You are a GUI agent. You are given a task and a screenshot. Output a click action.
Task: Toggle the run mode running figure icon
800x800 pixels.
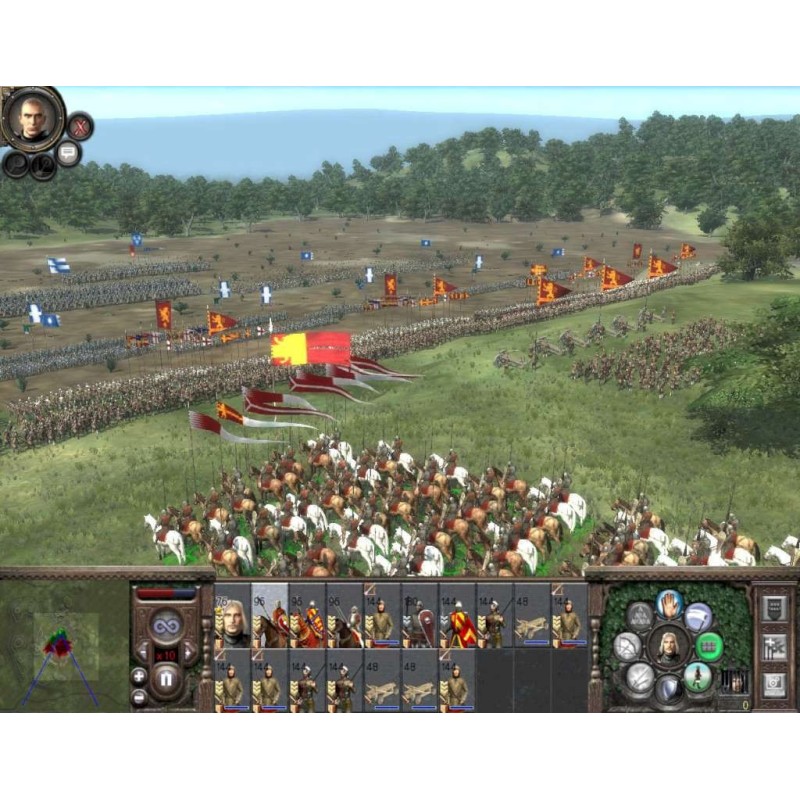[699, 677]
